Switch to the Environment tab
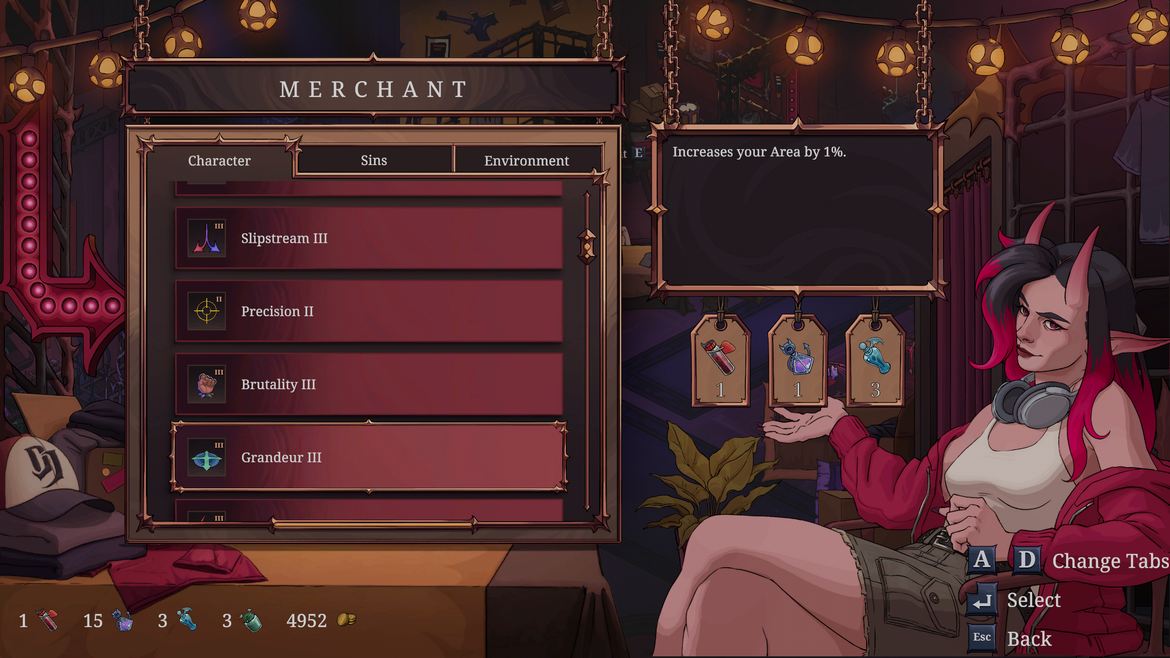 pyautogui.click(x=527, y=161)
